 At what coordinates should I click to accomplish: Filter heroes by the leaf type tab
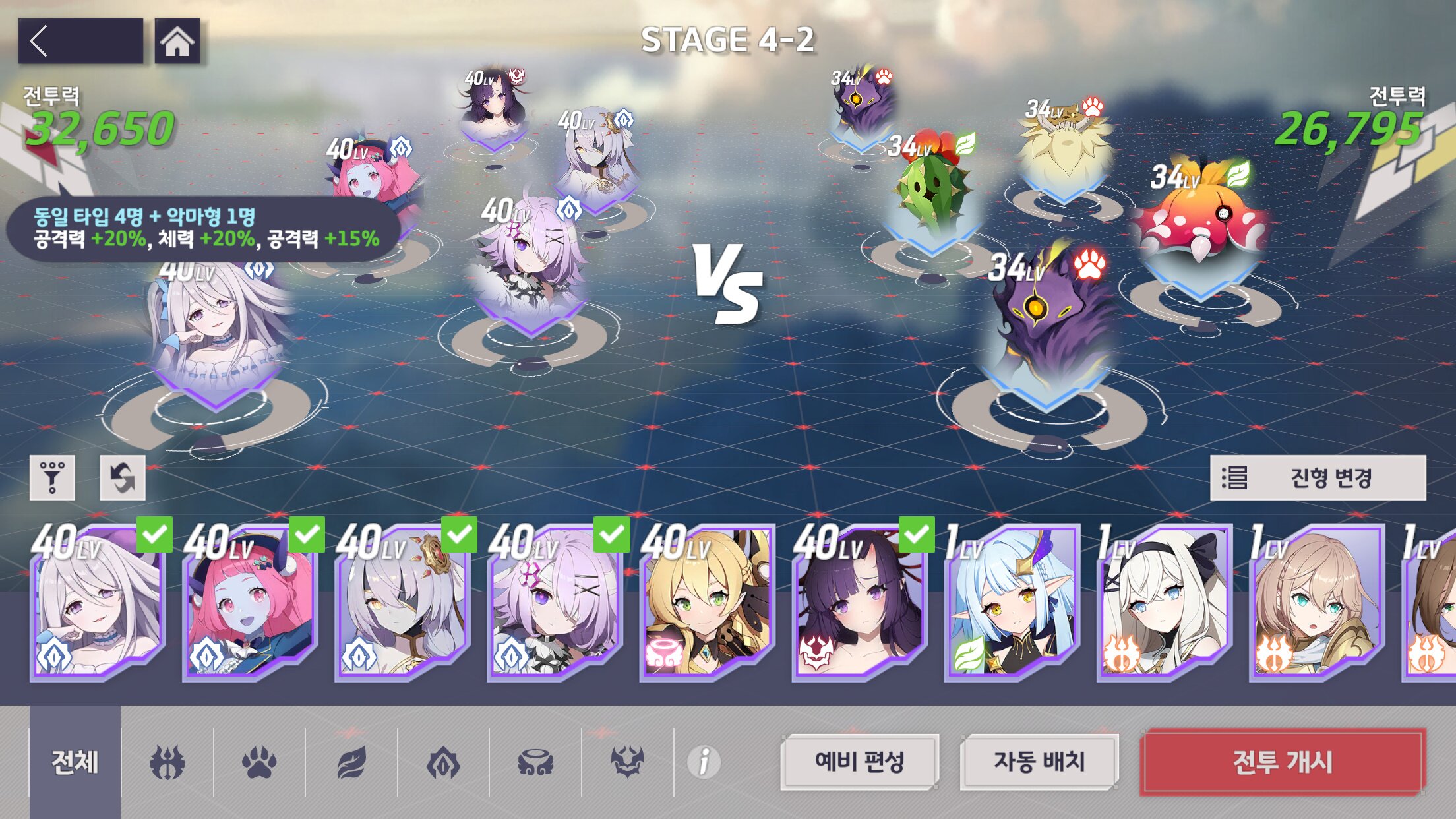click(351, 762)
